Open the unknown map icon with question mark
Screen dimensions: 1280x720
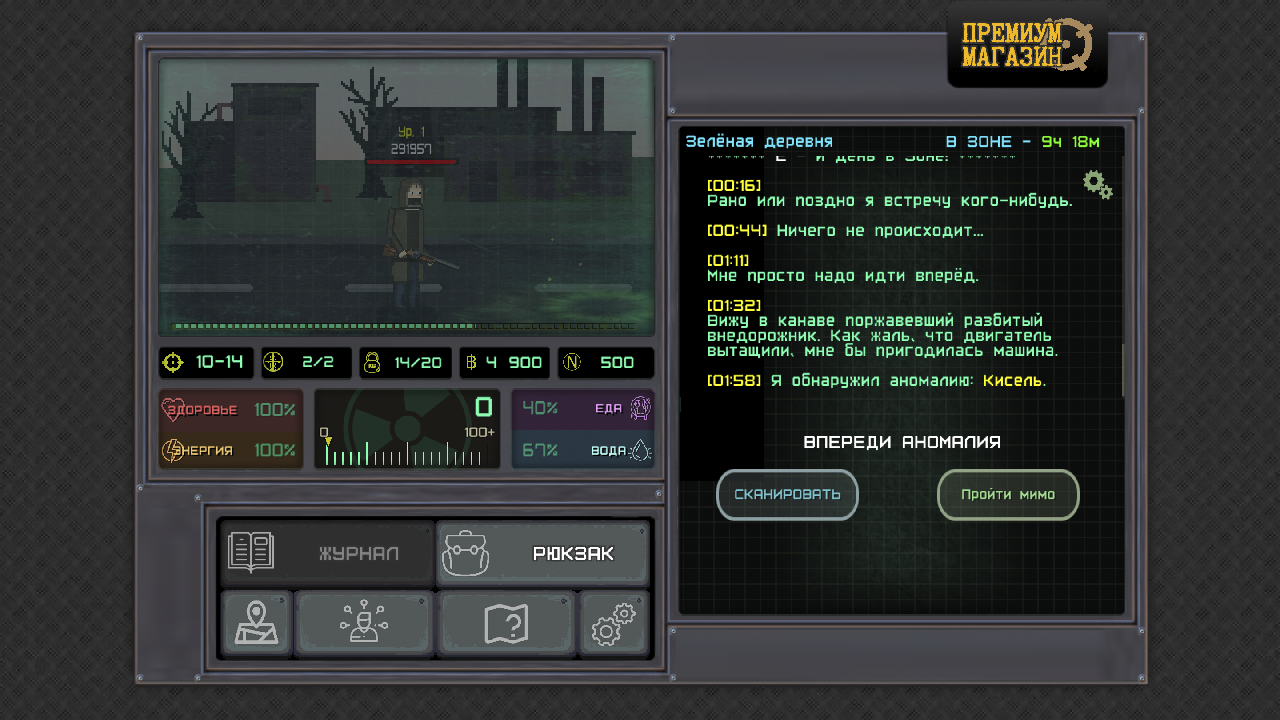click(506, 623)
